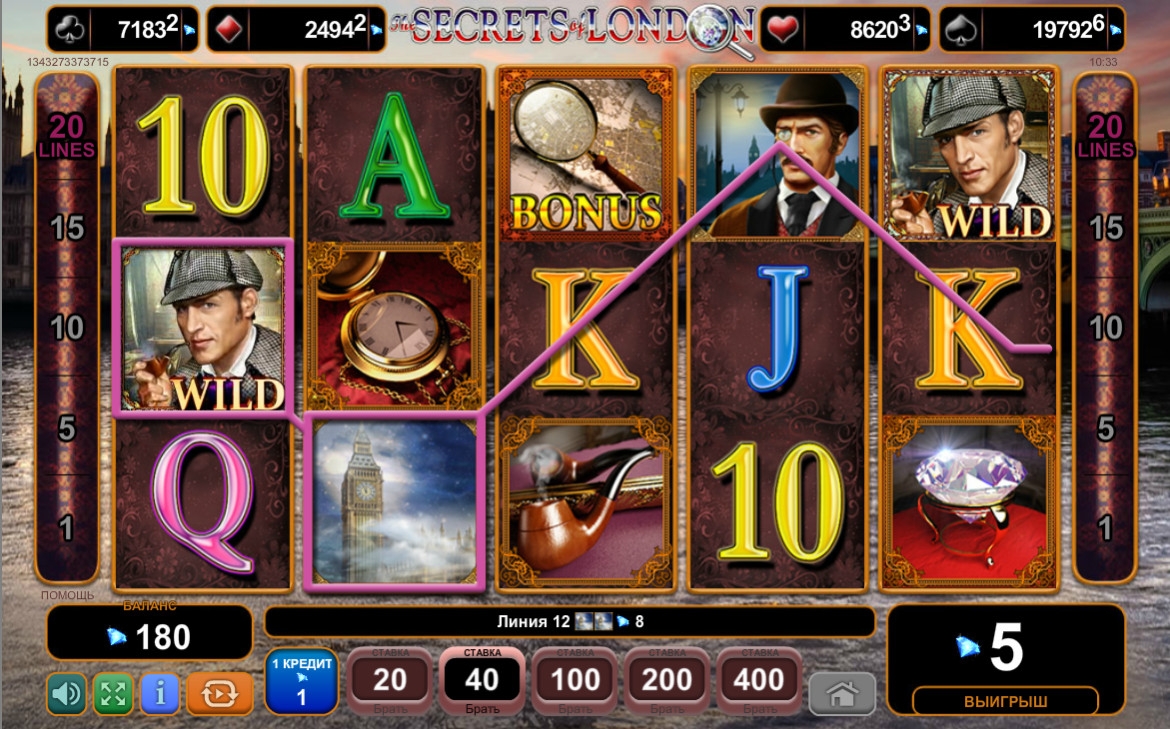Choose the 40 bet button
This screenshot has width=1170, height=729.
tap(482, 681)
